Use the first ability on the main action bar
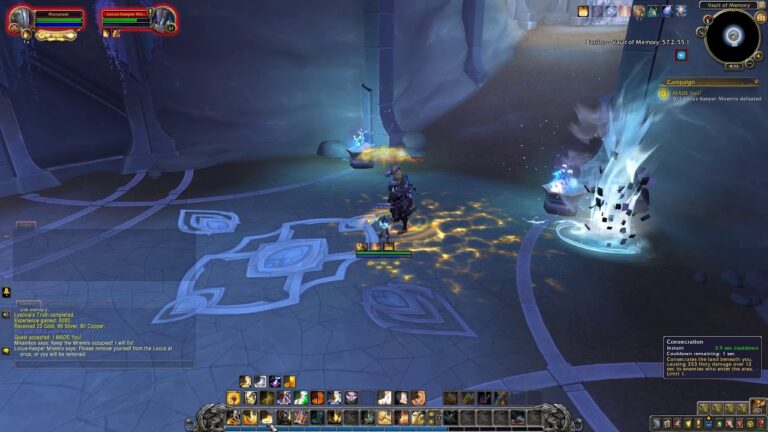Screen dimensions: 768x432 pos(233,417)
